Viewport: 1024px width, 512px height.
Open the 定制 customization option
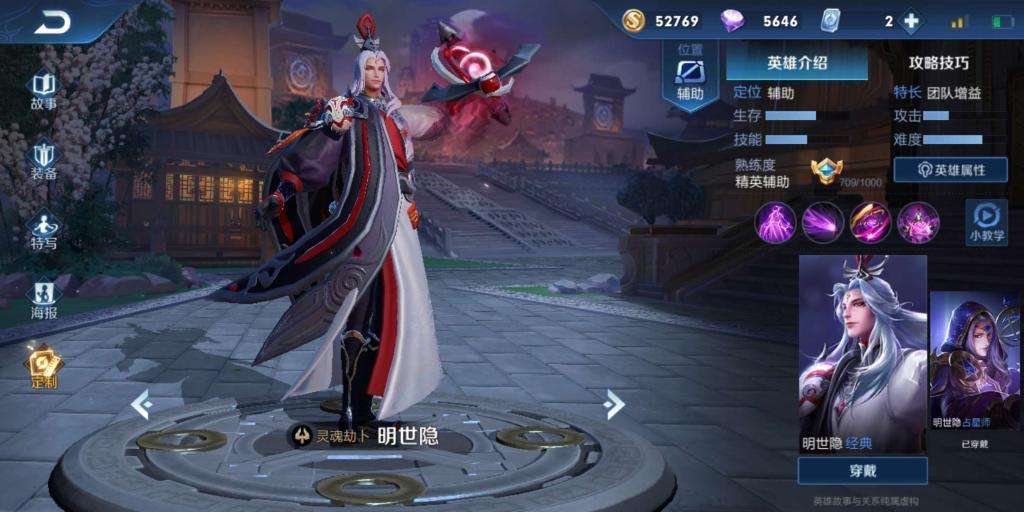43,367
